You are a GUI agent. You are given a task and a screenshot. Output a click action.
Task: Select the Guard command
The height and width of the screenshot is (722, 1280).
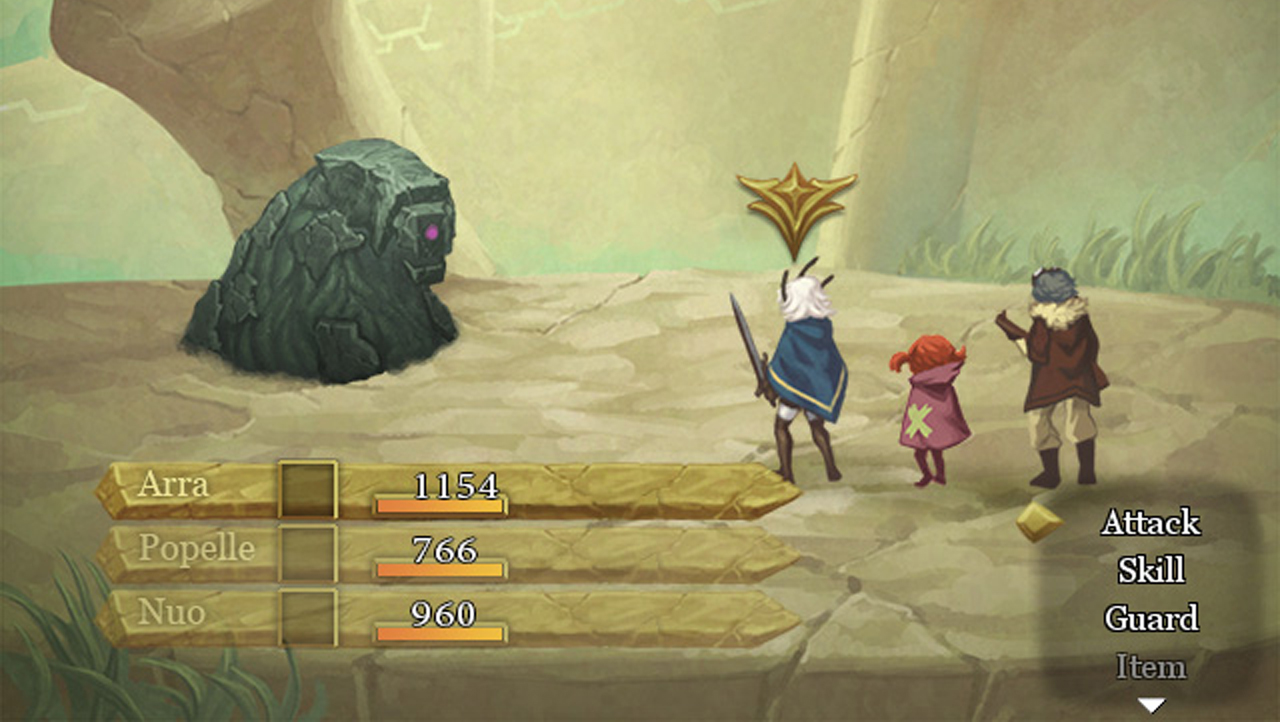(x=1150, y=618)
